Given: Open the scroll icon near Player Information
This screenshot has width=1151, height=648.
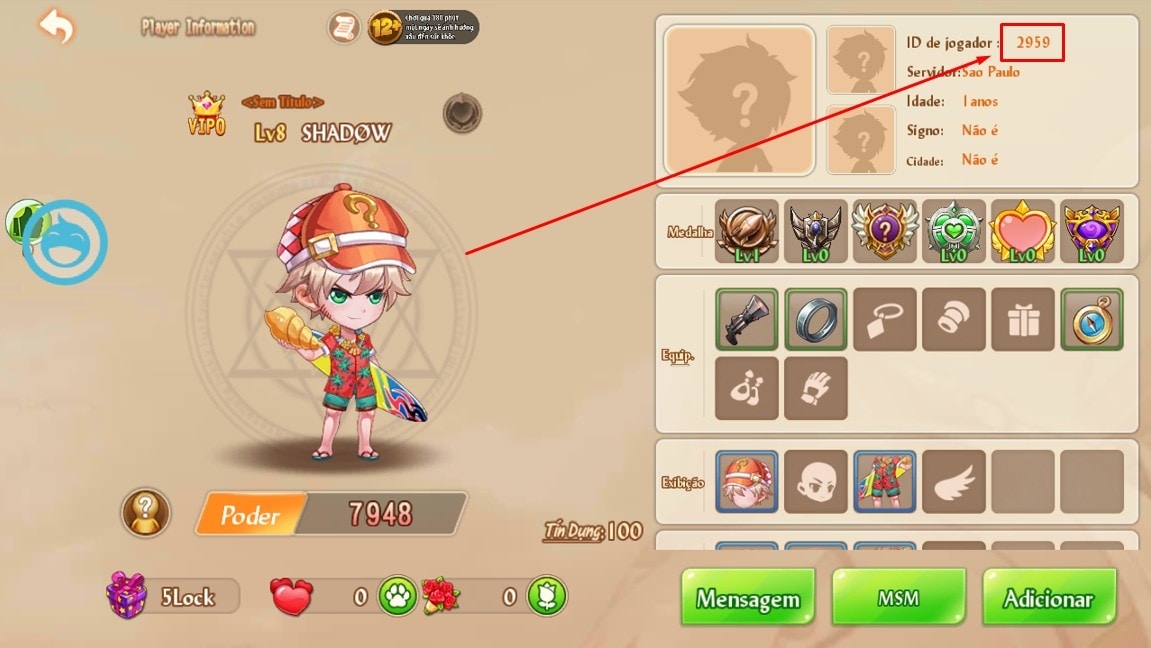Looking at the screenshot, I should [344, 27].
